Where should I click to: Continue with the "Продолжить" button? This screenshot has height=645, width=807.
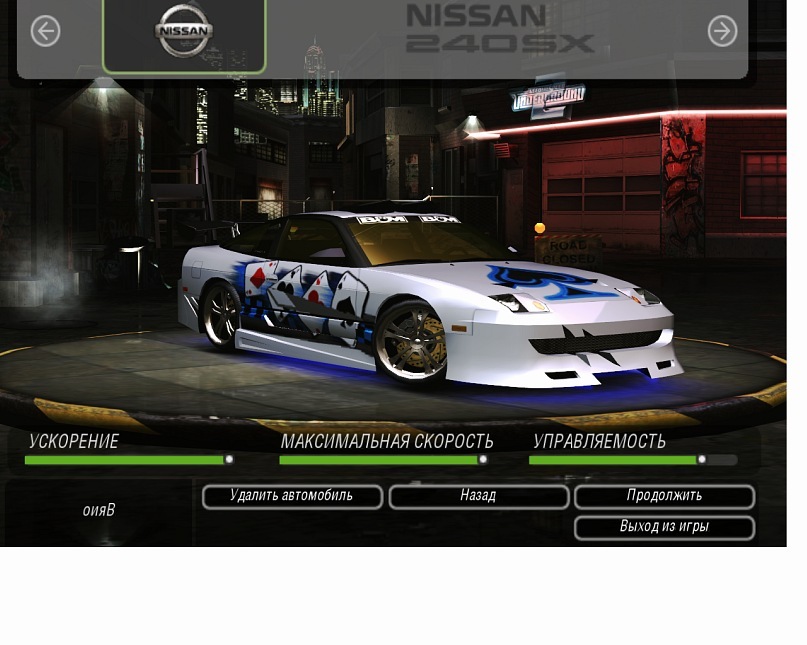pyautogui.click(x=664, y=496)
